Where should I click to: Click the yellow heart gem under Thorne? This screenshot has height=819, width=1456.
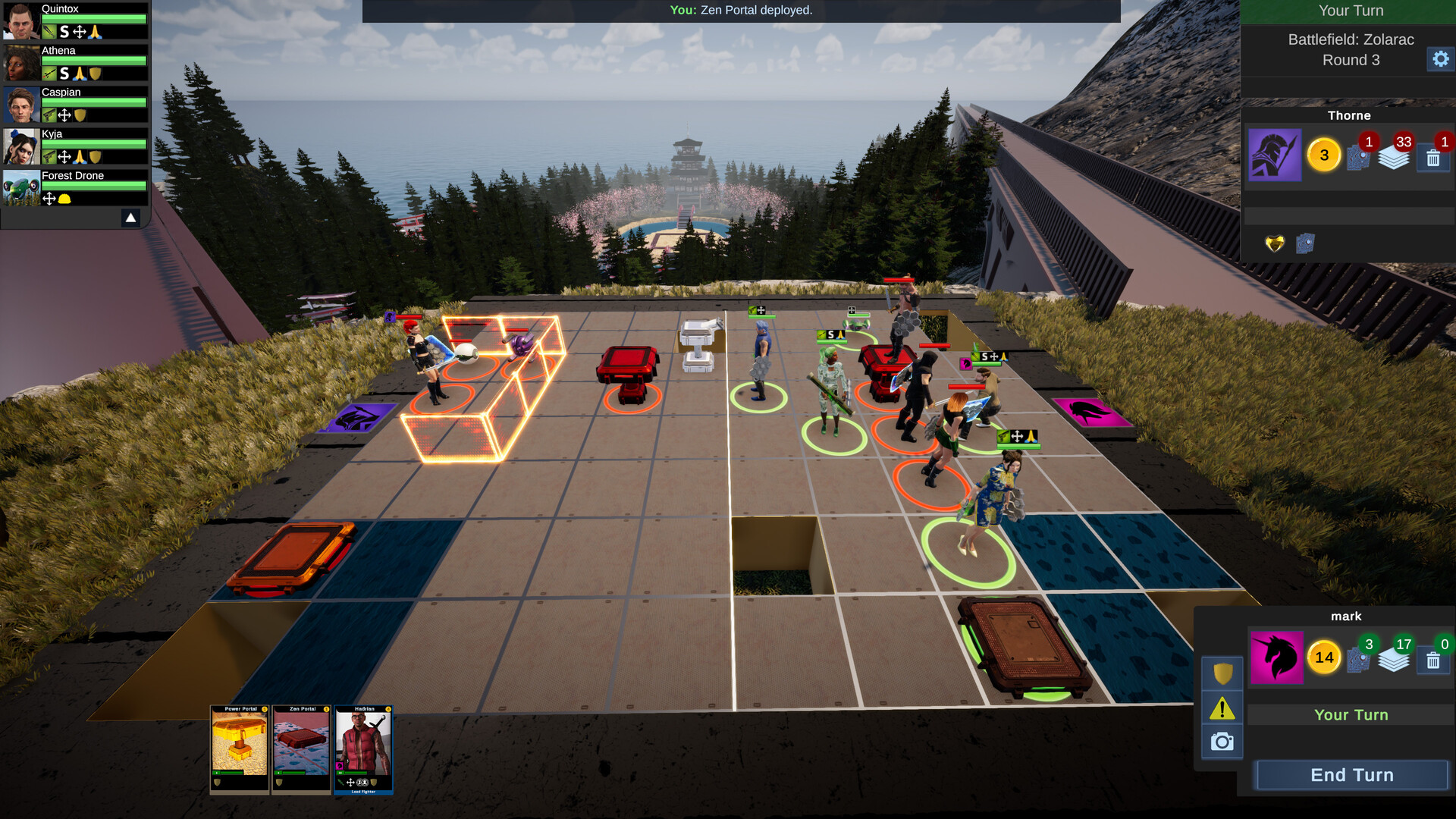tap(1275, 243)
